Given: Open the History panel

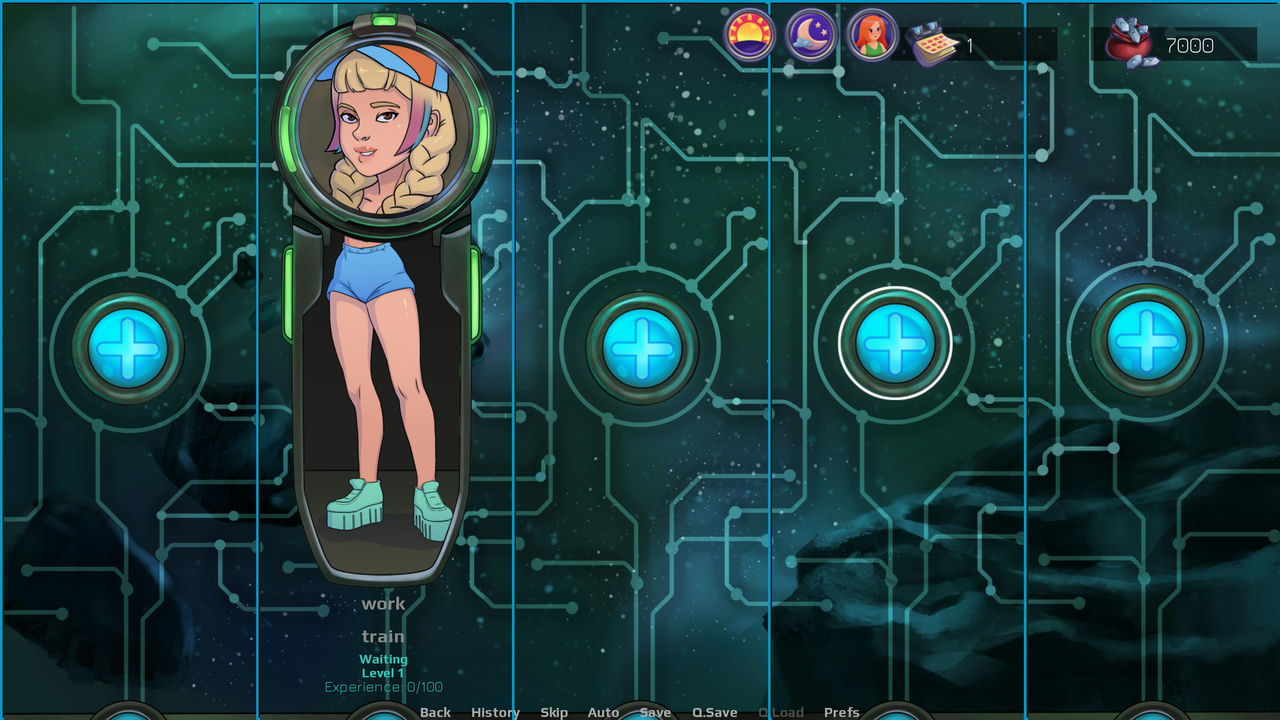Looking at the screenshot, I should (x=495, y=712).
